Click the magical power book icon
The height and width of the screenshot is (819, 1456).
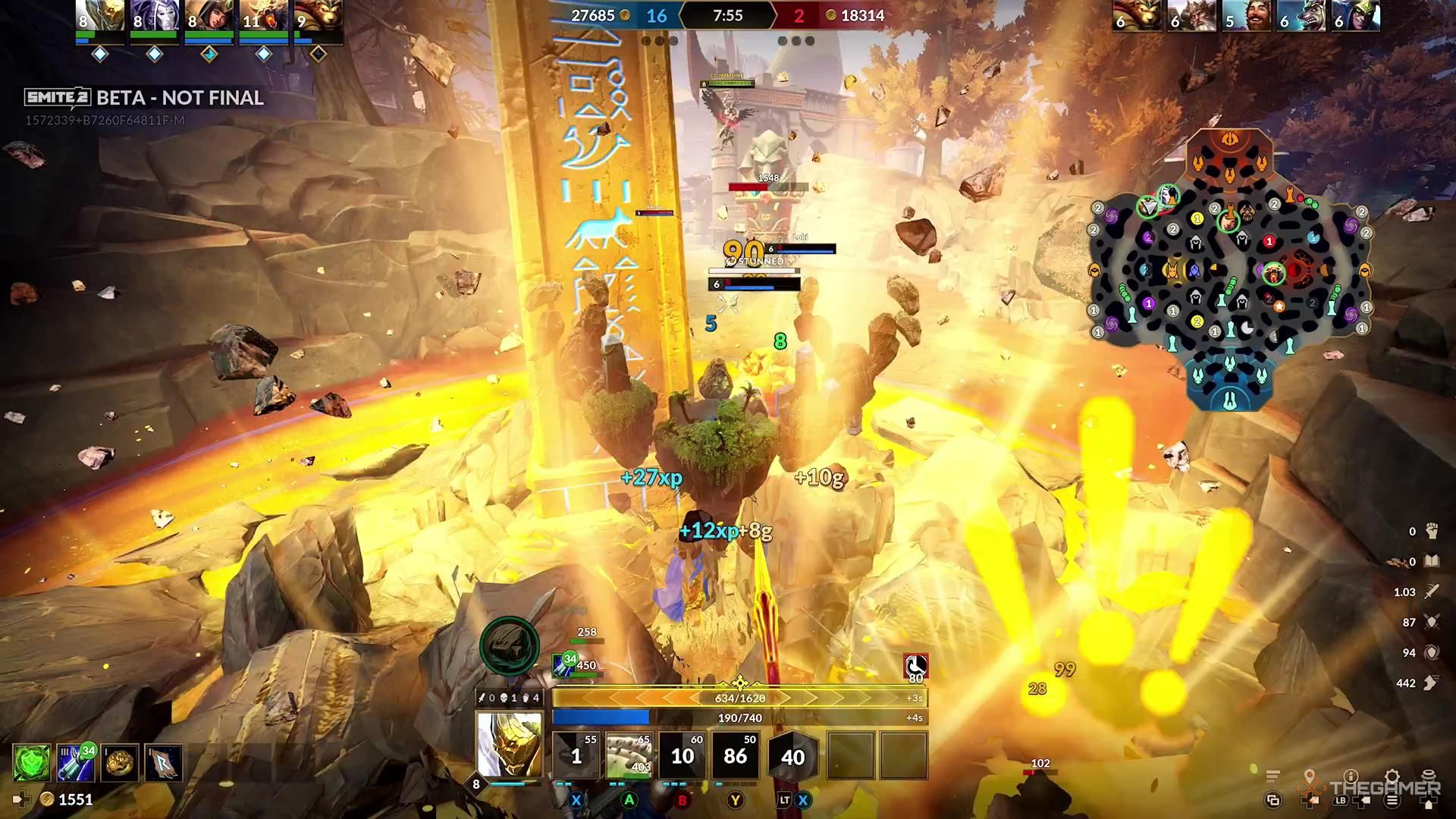coord(1432,560)
